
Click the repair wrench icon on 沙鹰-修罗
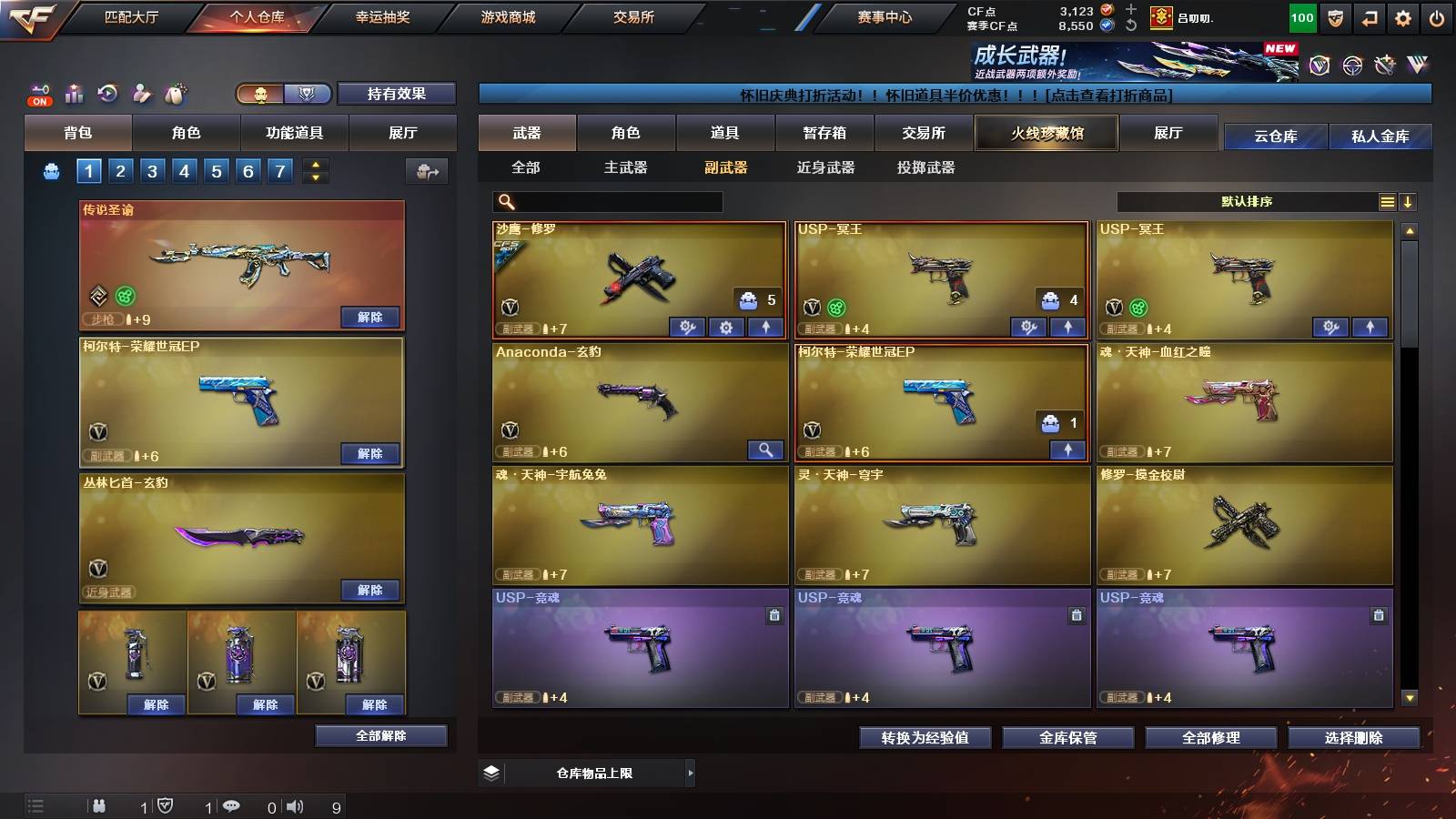click(x=687, y=327)
